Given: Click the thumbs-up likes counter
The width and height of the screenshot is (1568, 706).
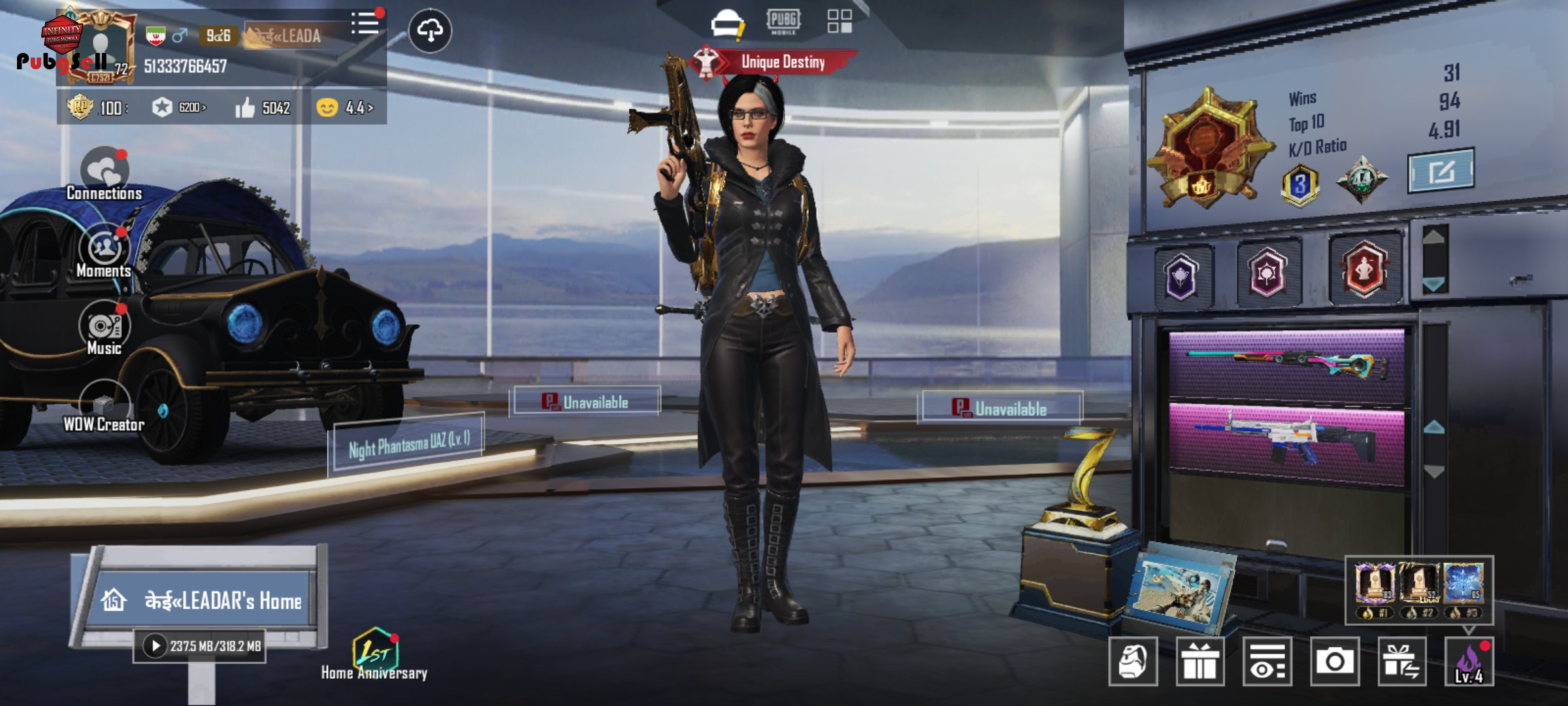Looking at the screenshot, I should coord(263,108).
